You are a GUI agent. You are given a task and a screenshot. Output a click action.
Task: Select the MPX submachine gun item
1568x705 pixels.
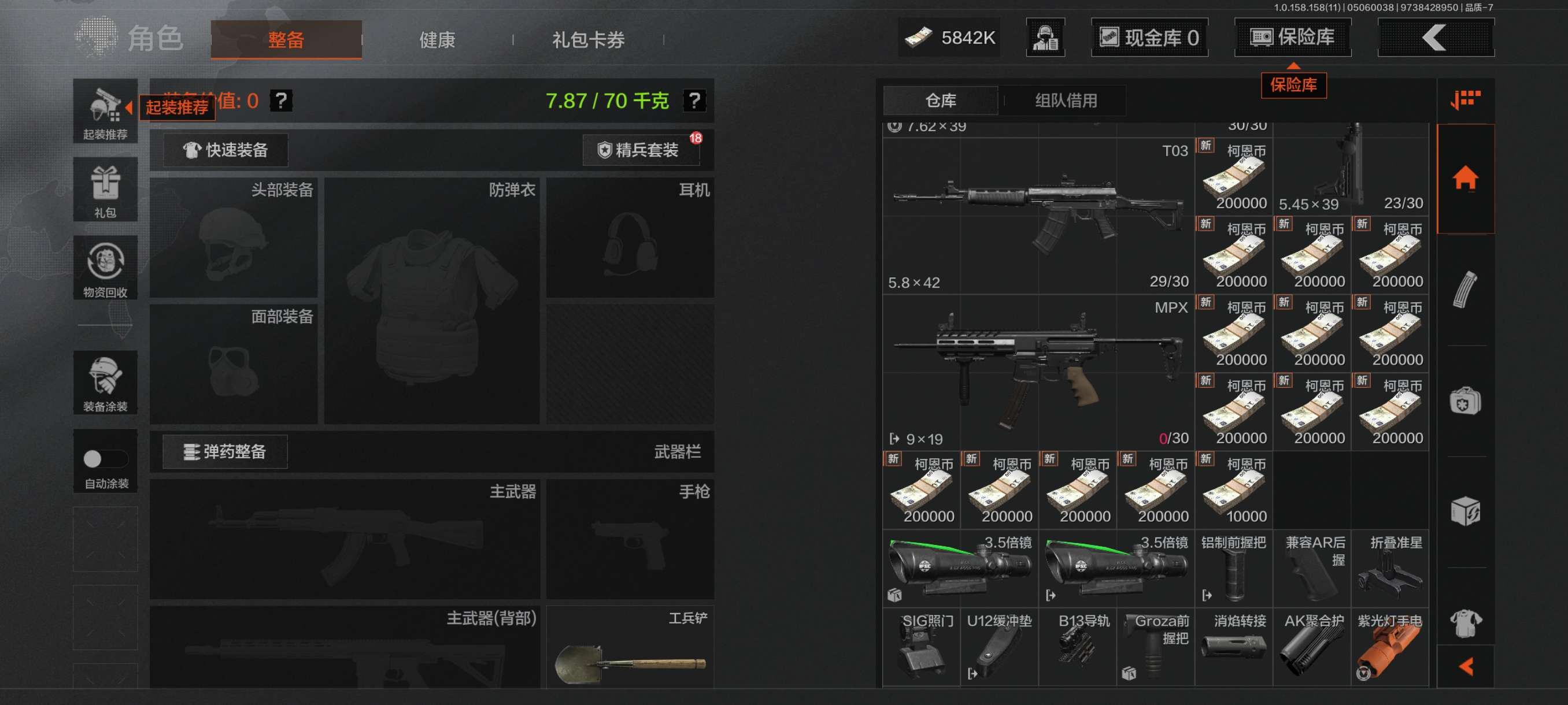tap(1038, 372)
